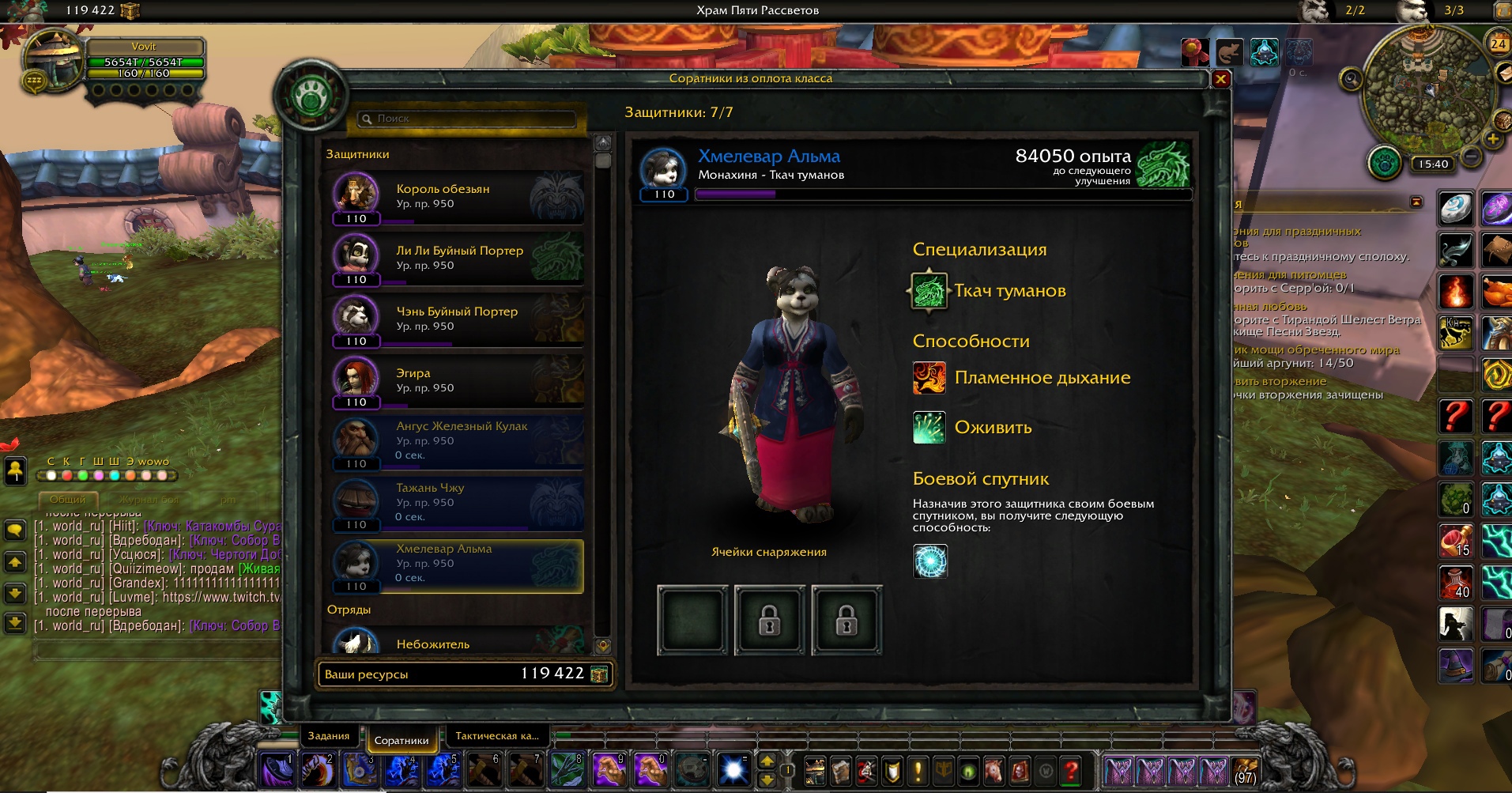Choose Чэнь Буйный Портер from list
The width and height of the screenshot is (1512, 793).
tap(458, 319)
